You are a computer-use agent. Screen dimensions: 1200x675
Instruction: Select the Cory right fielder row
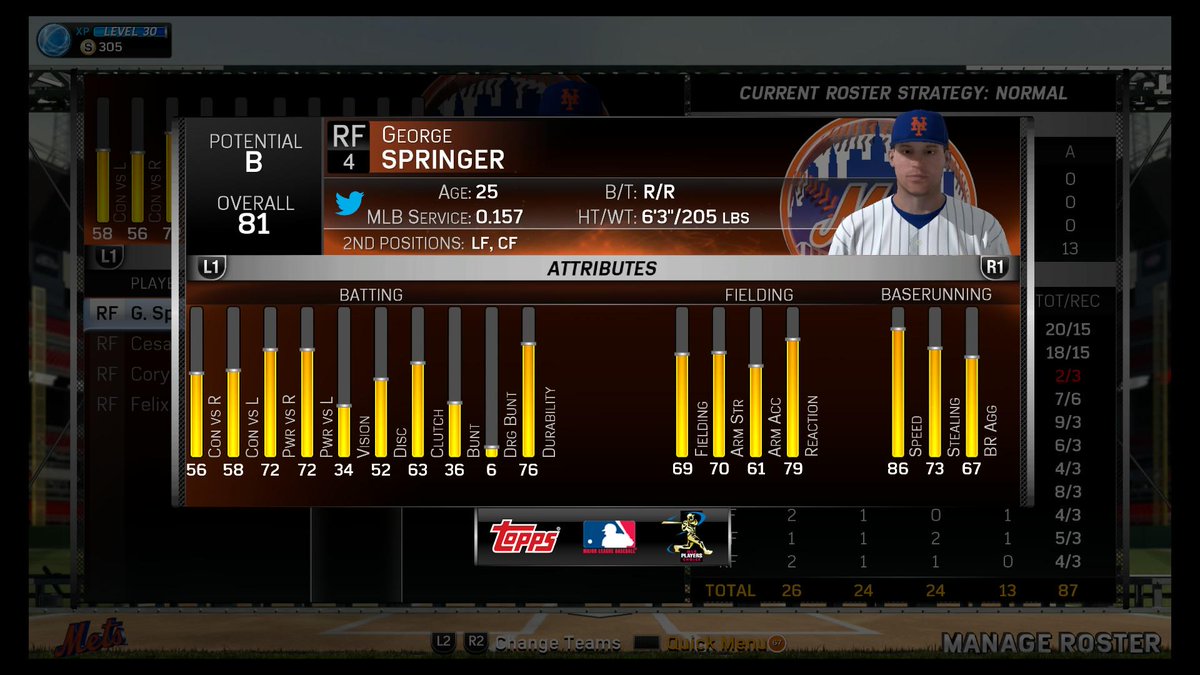pos(133,374)
